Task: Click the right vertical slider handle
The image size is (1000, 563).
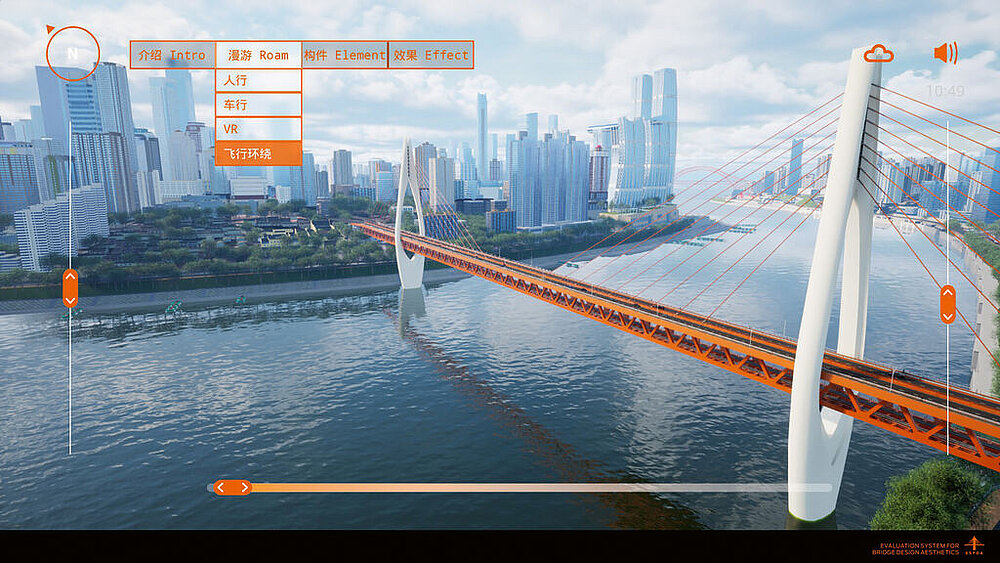Action: tap(947, 304)
